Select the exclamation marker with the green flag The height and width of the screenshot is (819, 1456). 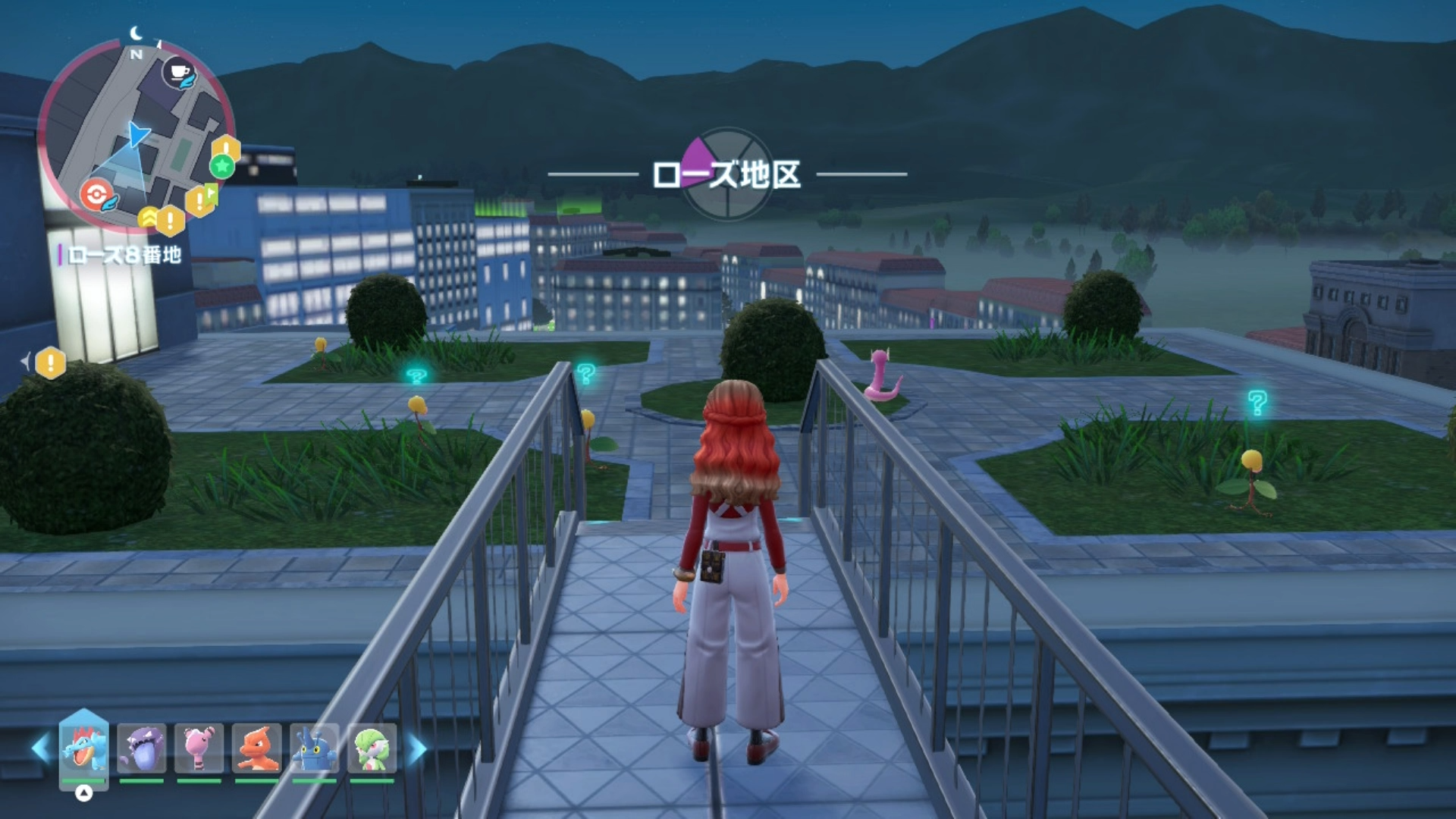coord(201,200)
